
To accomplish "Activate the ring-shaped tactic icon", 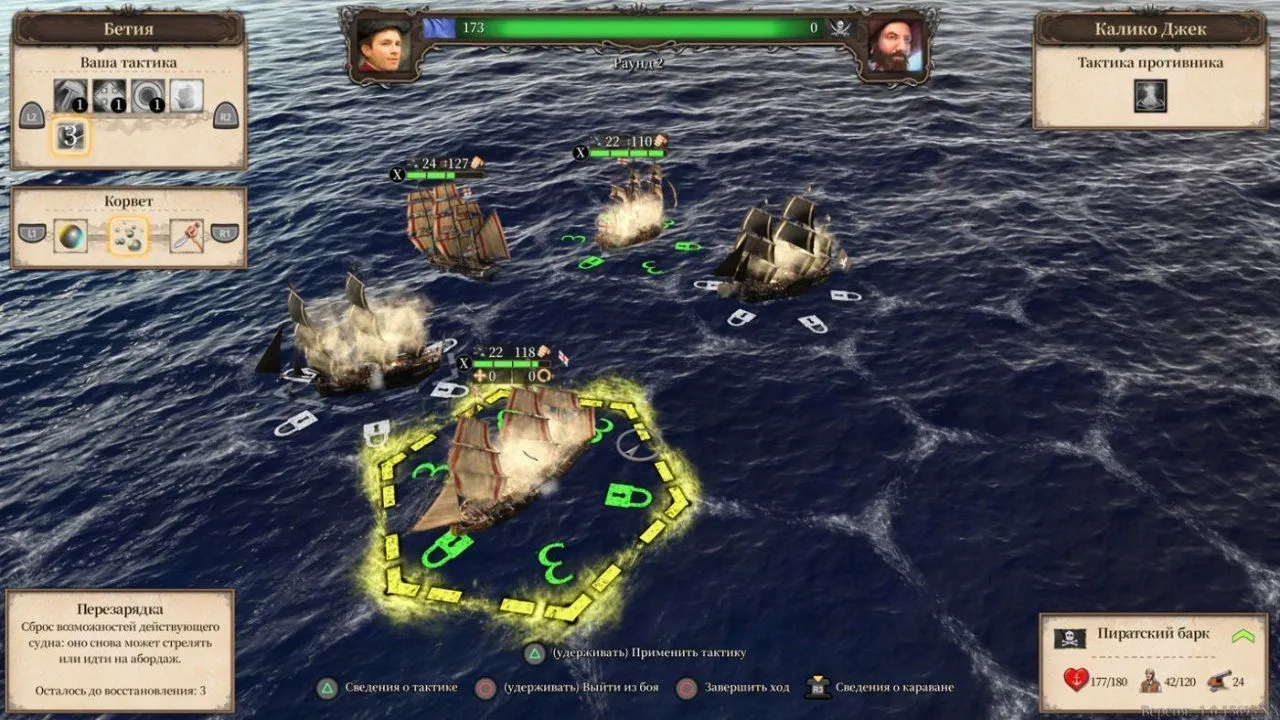I will click(x=148, y=96).
